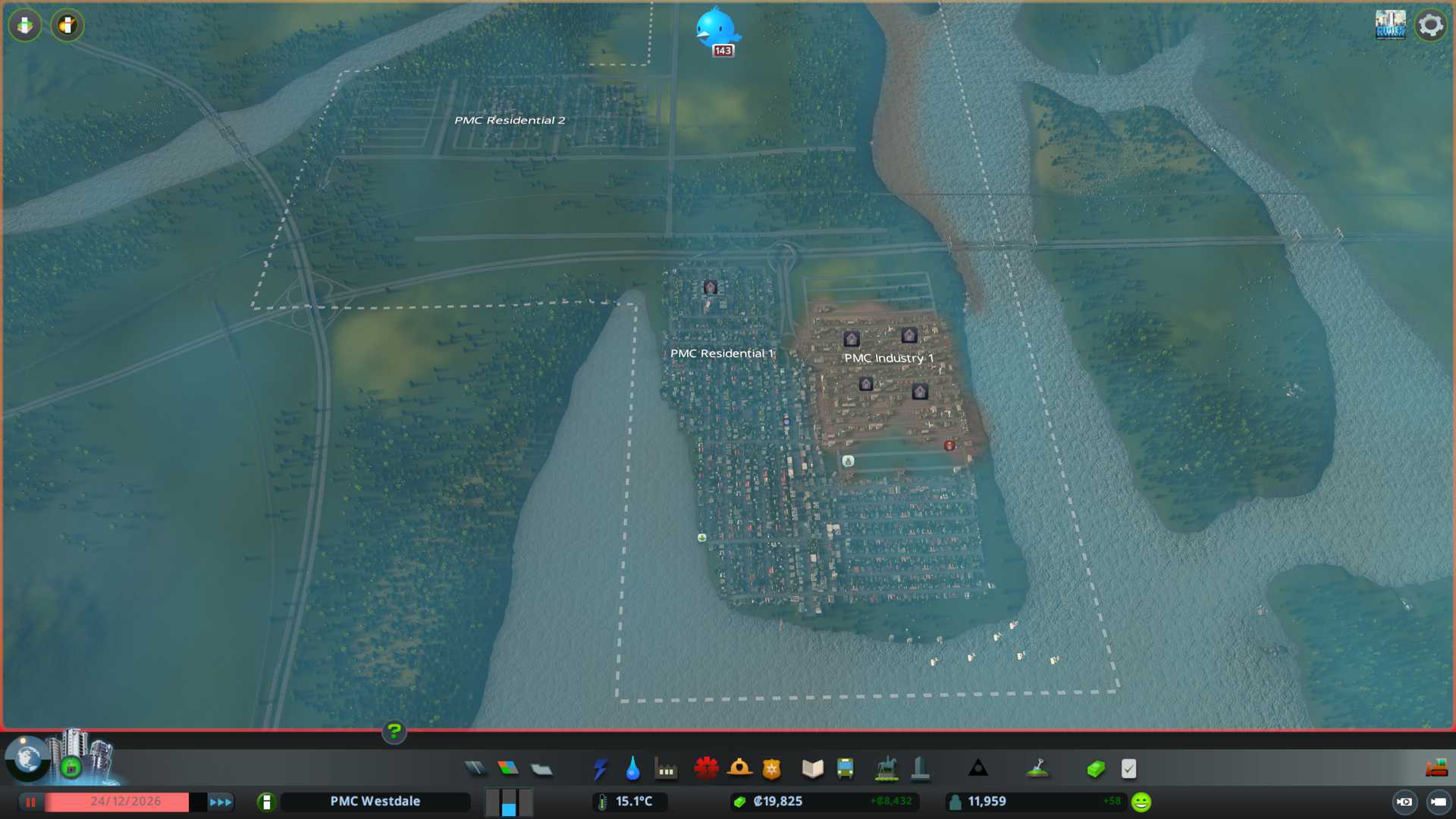Open the Public Transport bus menu
The height and width of the screenshot is (819, 1456).
[846, 769]
